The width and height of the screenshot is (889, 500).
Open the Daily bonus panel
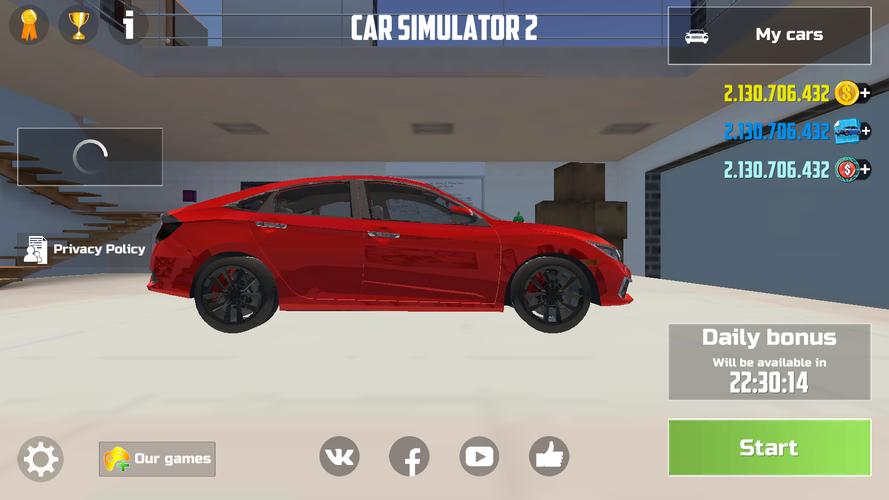click(x=769, y=362)
